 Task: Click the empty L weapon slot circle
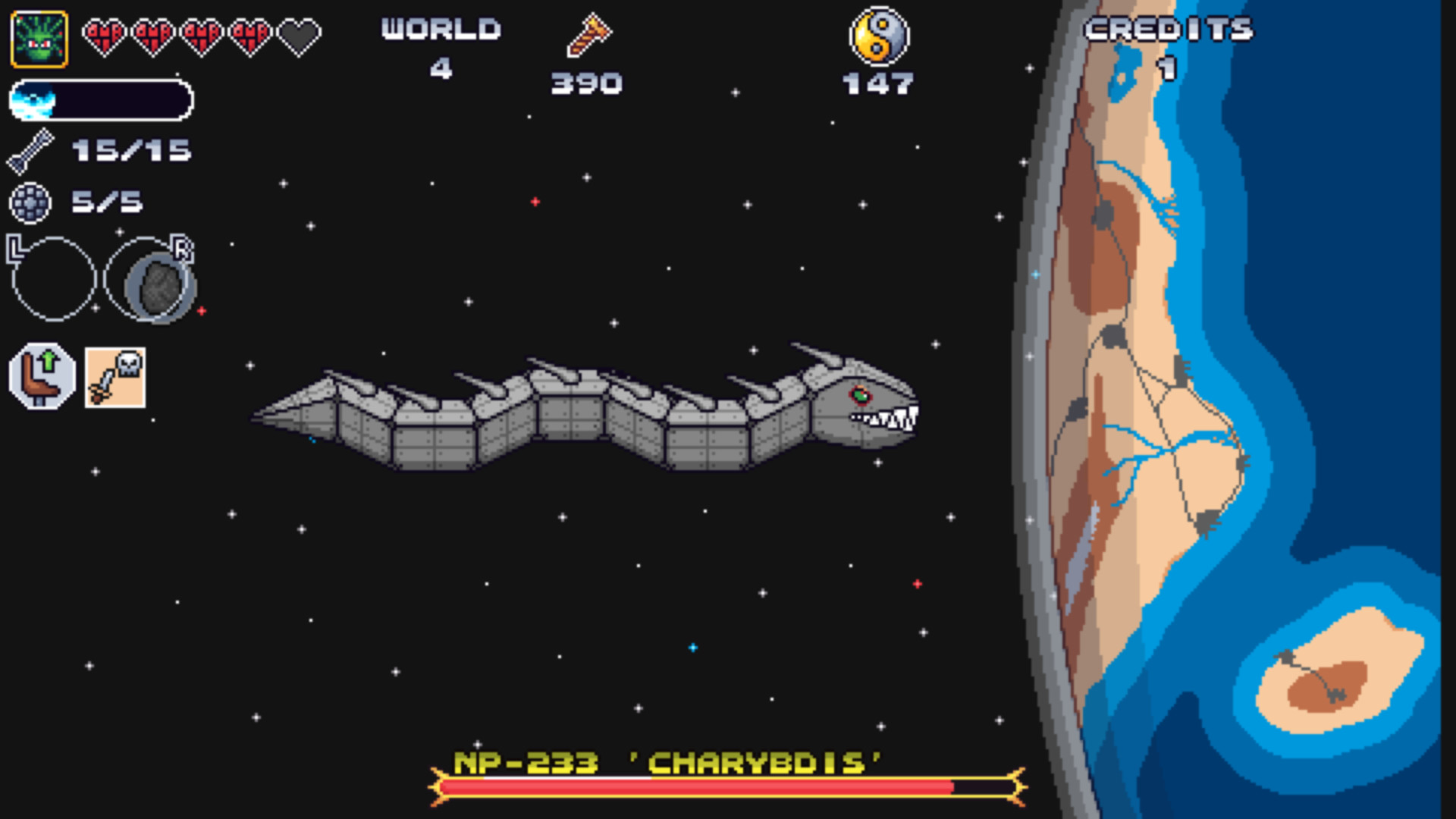(x=53, y=277)
